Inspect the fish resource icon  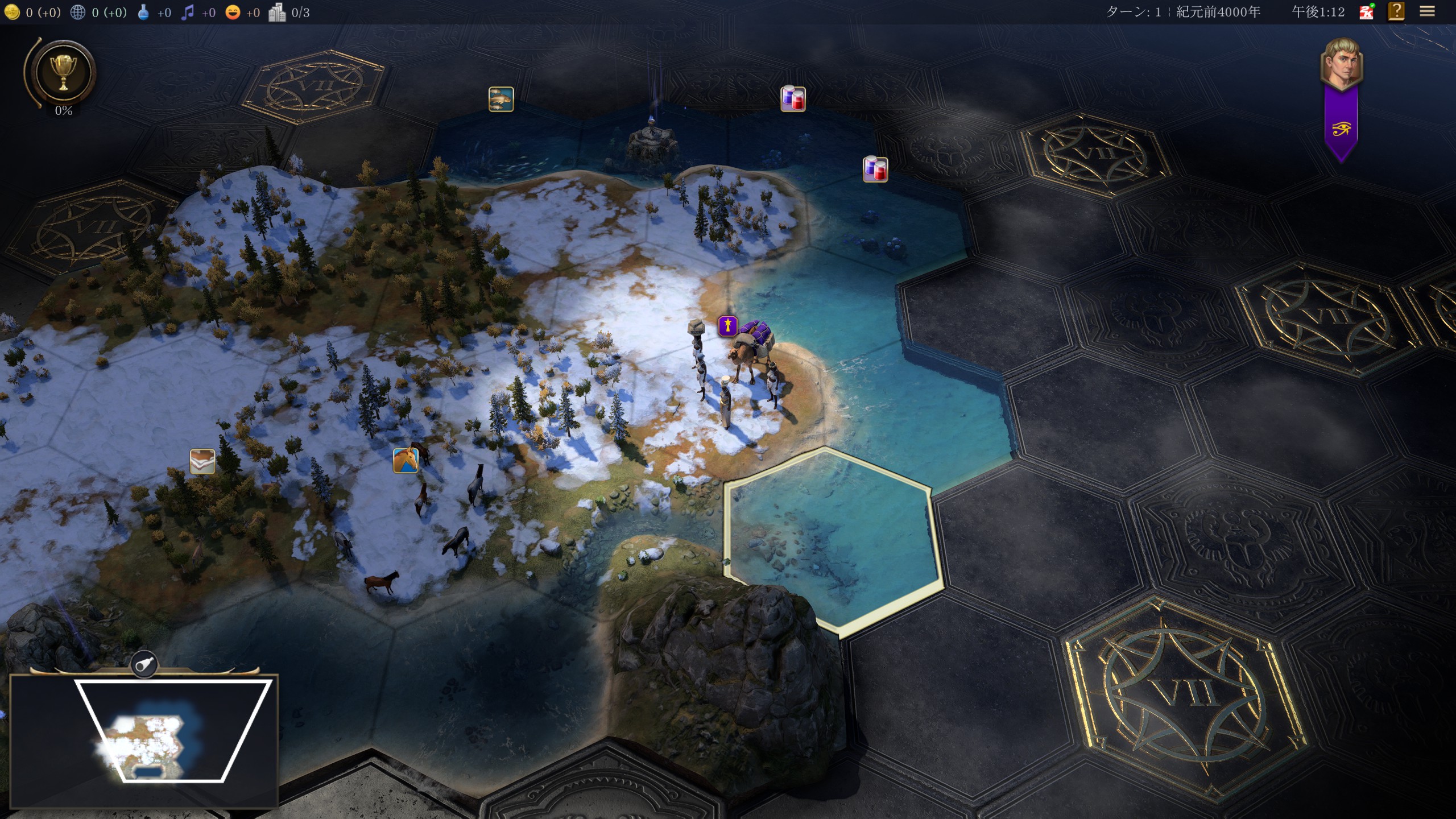point(501,99)
